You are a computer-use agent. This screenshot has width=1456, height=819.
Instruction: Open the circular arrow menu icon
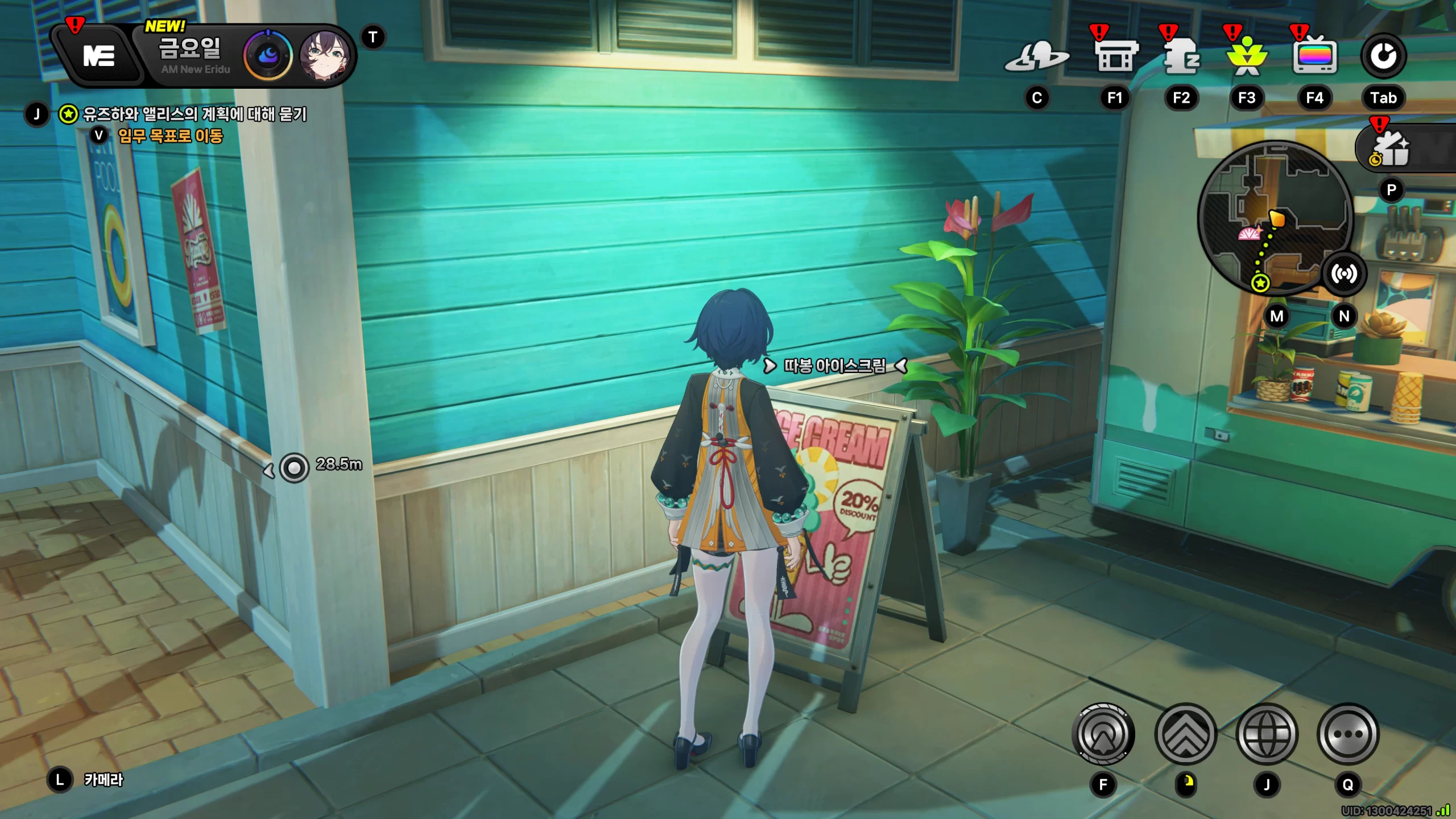1383,56
